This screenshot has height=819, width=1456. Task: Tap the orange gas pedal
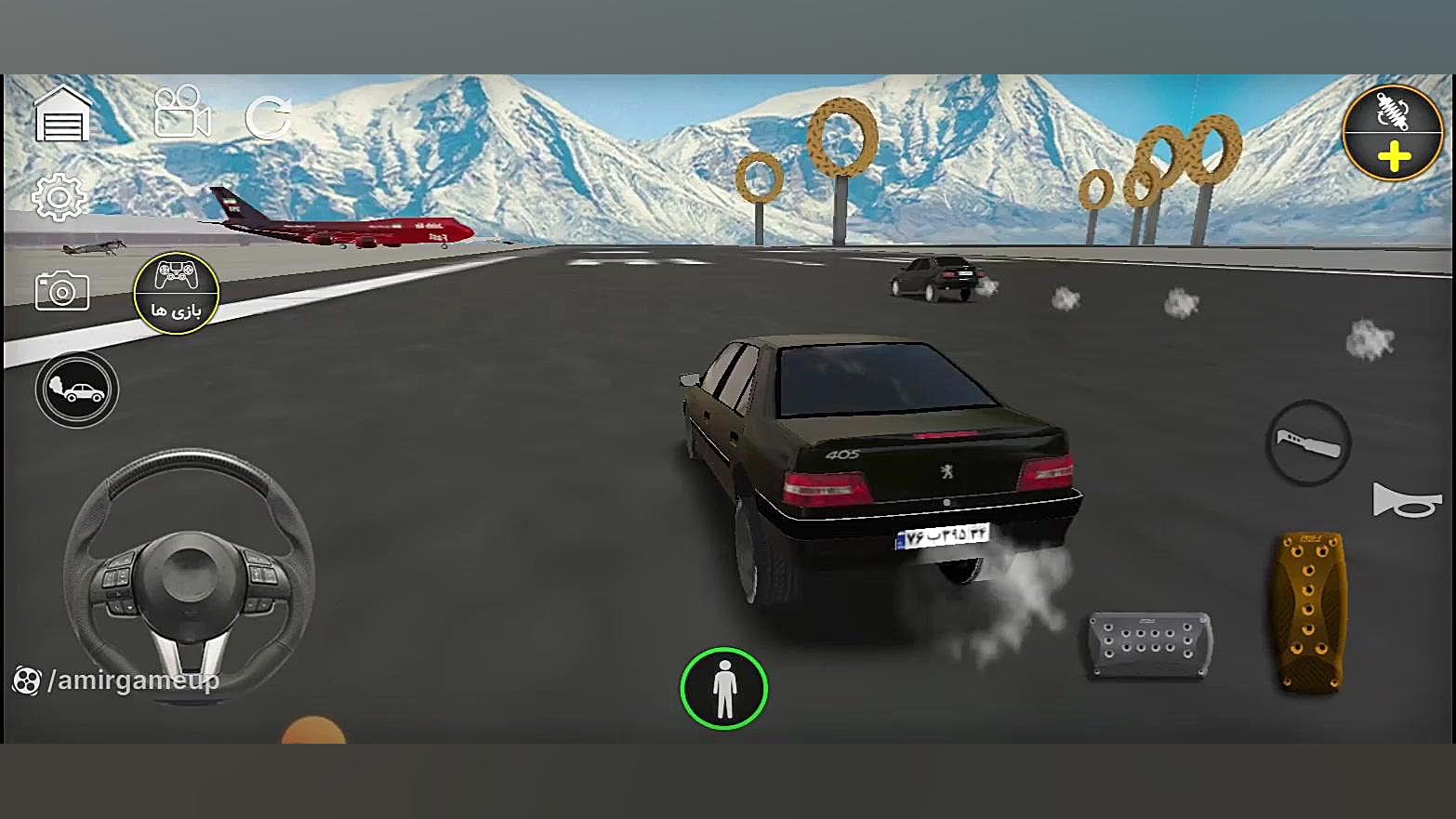[x=1309, y=610]
